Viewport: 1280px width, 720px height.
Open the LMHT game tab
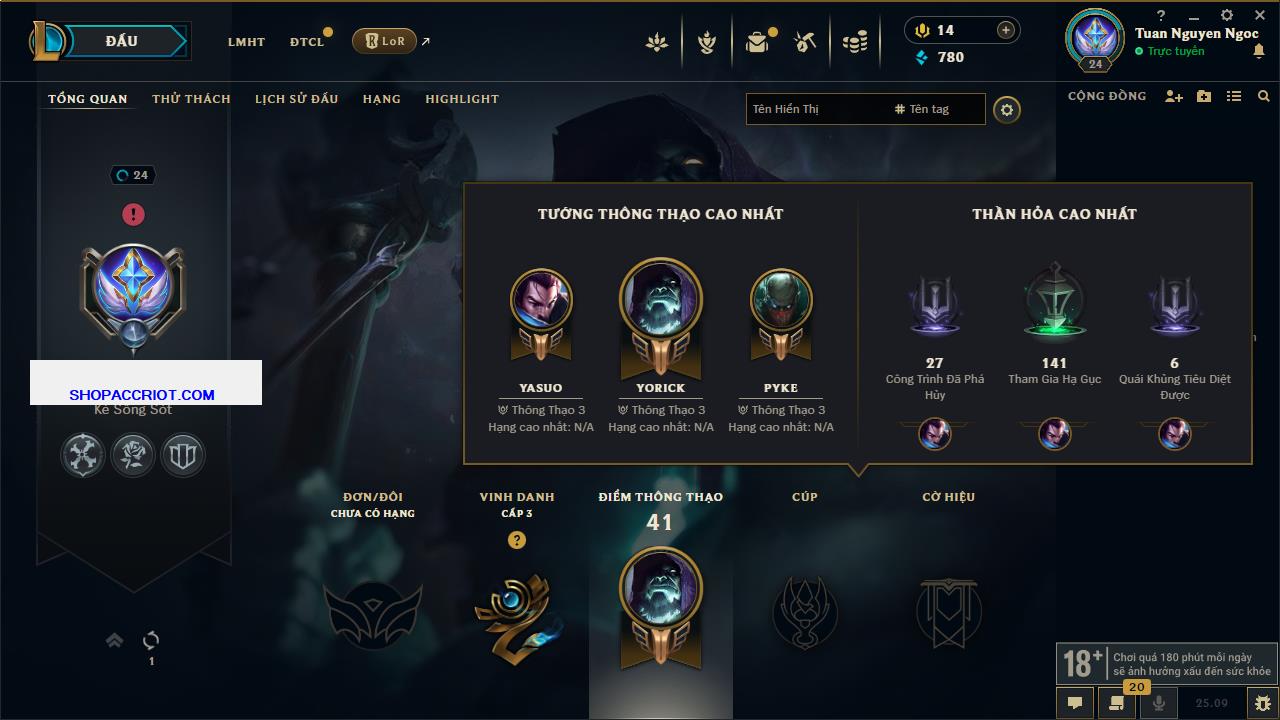(x=246, y=42)
